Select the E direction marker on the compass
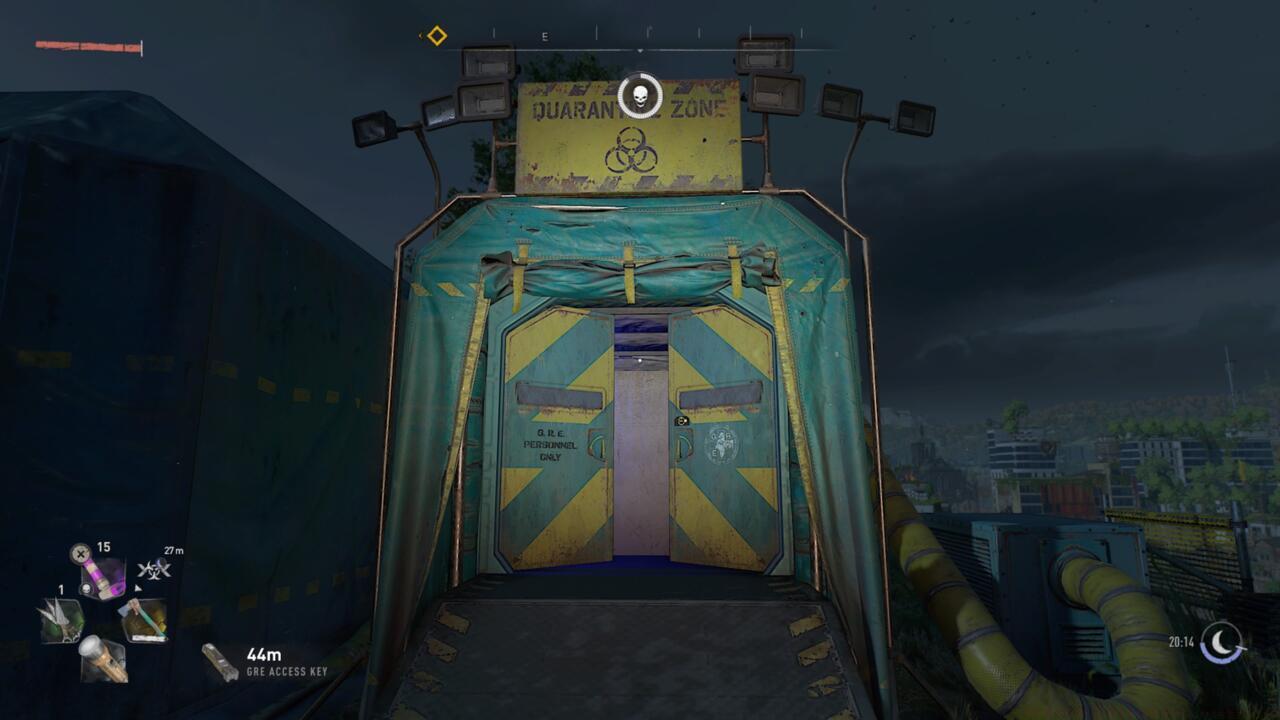The width and height of the screenshot is (1280, 720). point(544,36)
